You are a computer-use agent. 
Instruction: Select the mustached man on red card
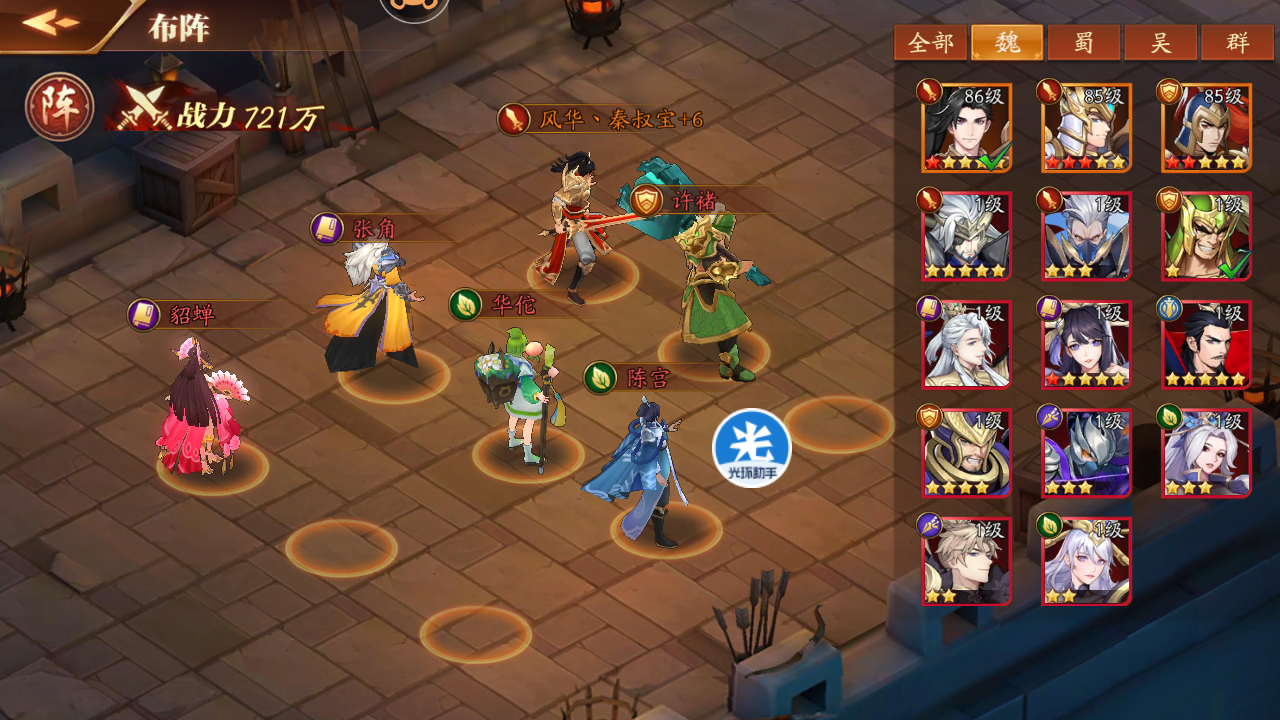pyautogui.click(x=1206, y=344)
